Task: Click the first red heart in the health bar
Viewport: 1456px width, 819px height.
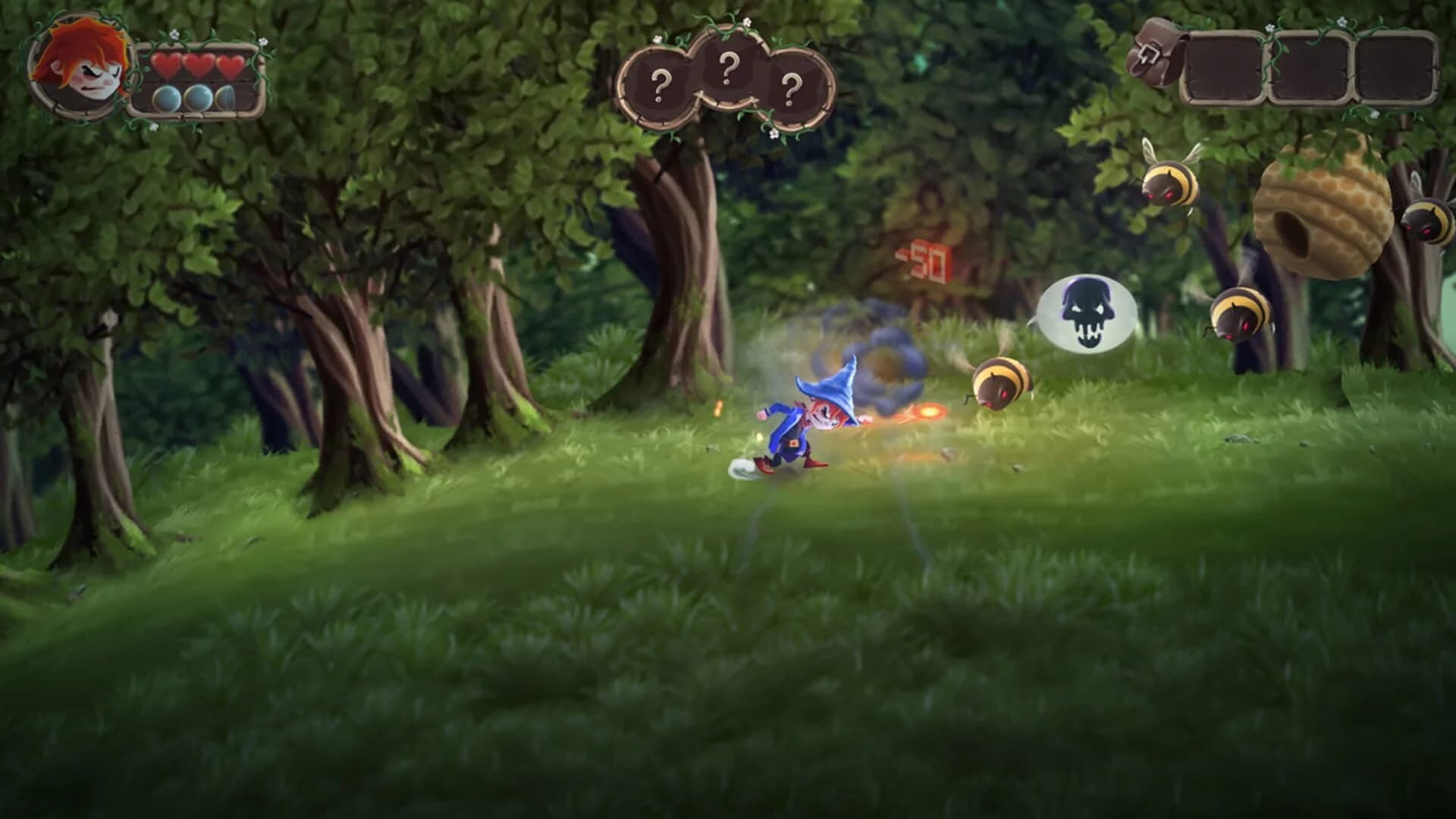Action: tap(168, 67)
